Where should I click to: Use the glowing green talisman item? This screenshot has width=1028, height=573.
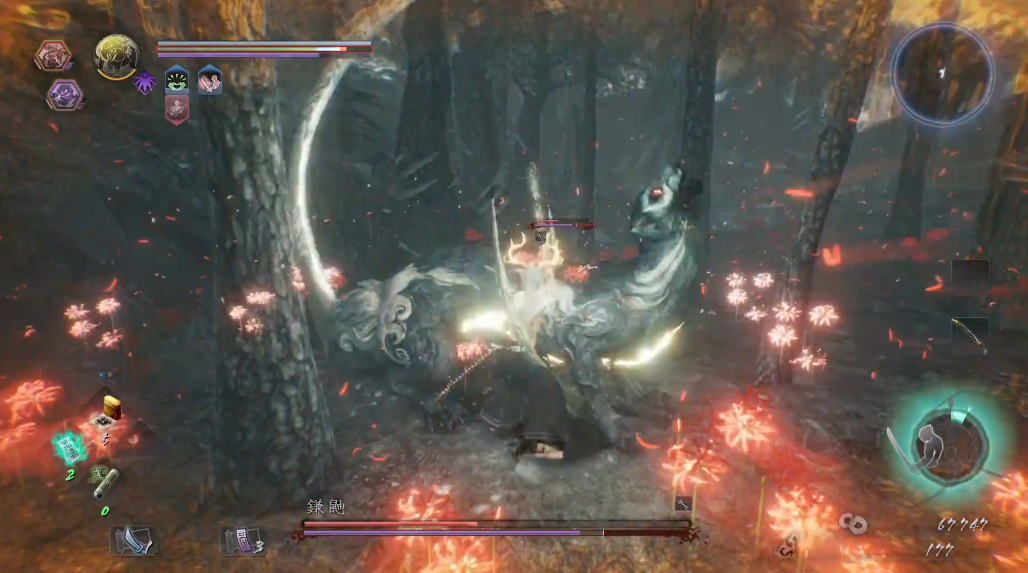point(69,447)
